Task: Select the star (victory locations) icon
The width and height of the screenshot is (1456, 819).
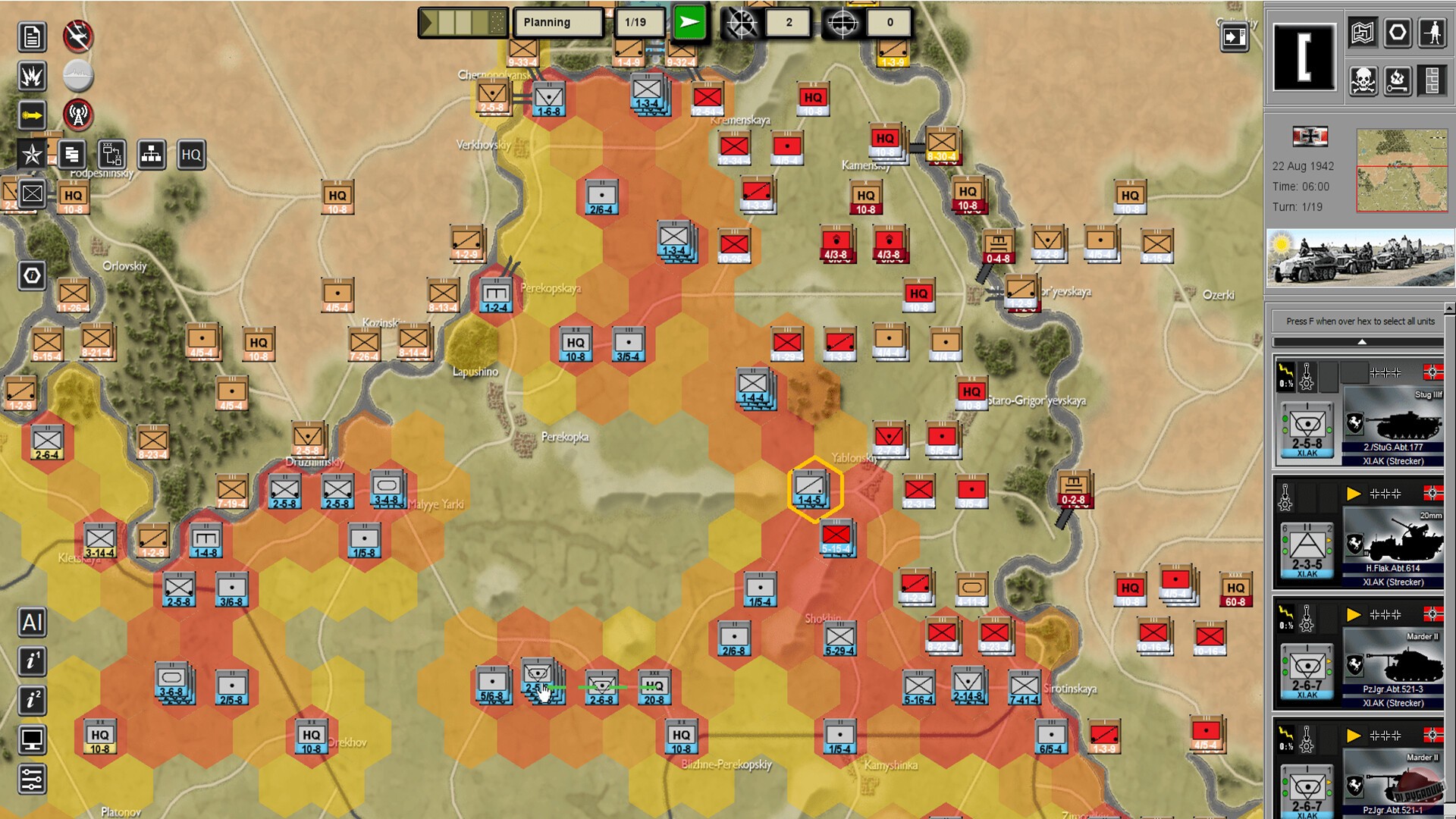Action: pyautogui.click(x=30, y=155)
